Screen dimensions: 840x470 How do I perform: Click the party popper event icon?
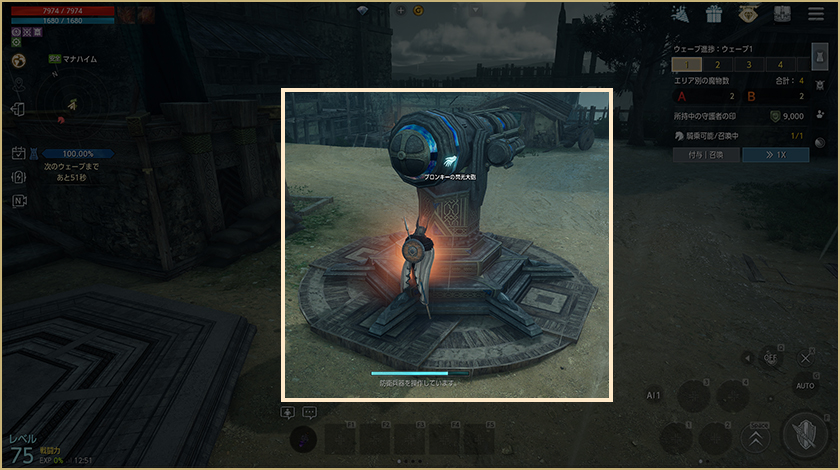[x=681, y=14]
